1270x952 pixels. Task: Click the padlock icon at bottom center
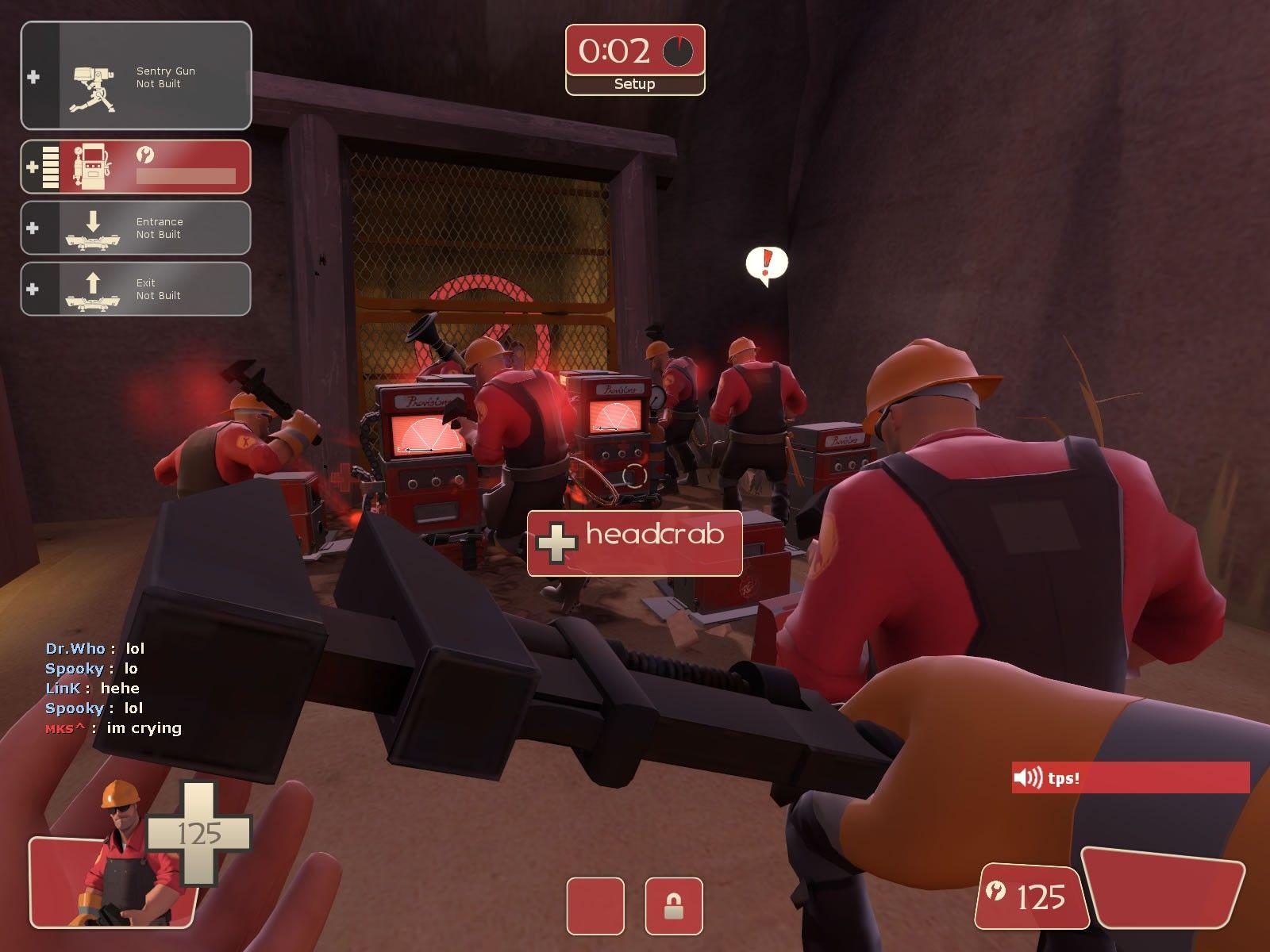click(673, 906)
